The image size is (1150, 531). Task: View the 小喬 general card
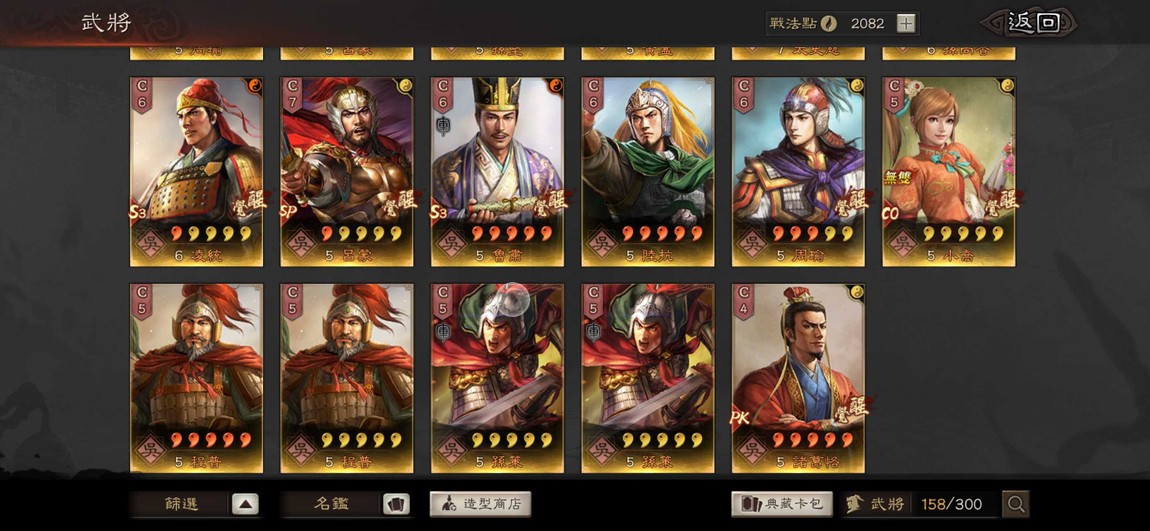(948, 171)
